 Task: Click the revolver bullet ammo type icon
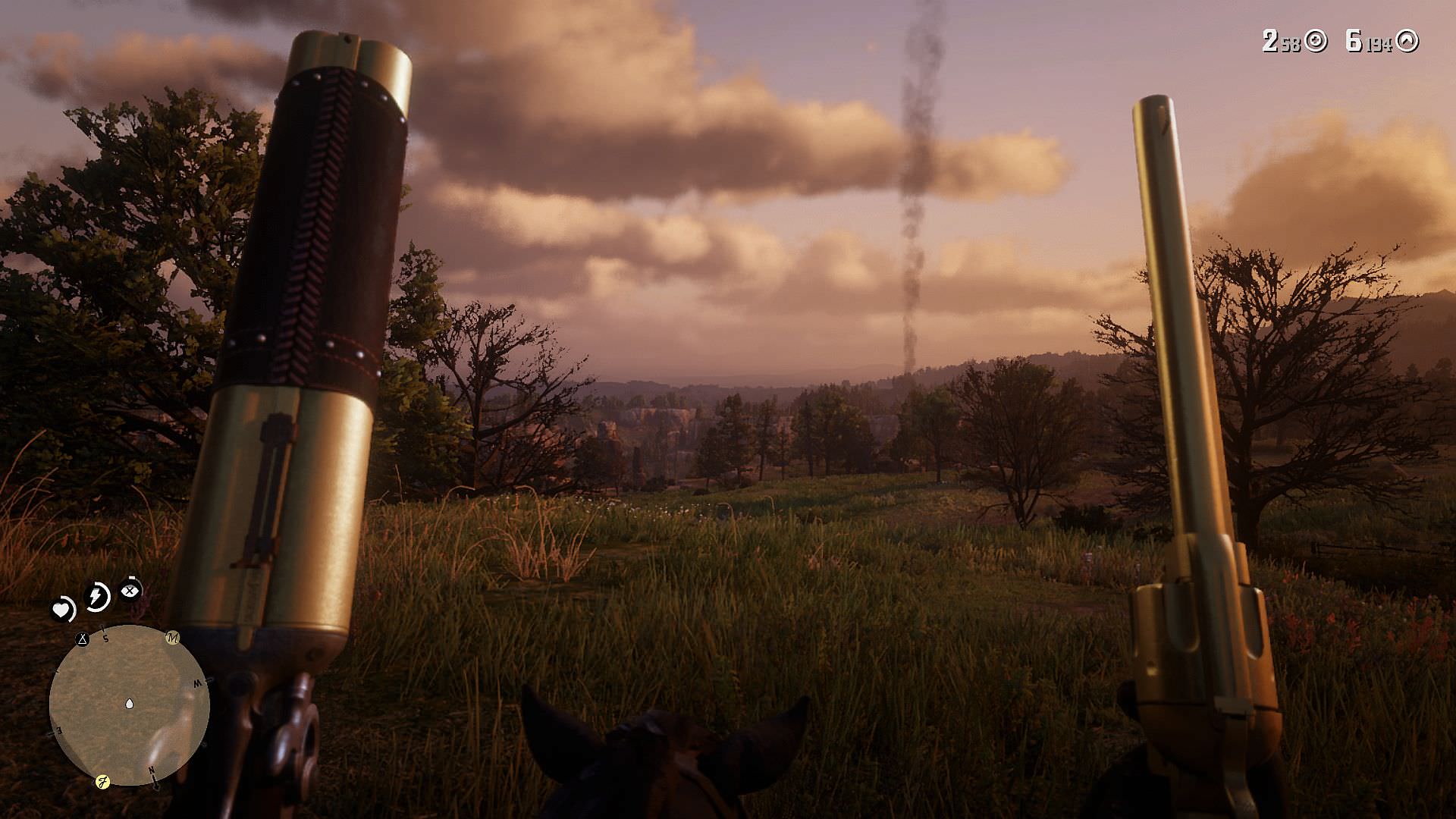tap(1407, 41)
